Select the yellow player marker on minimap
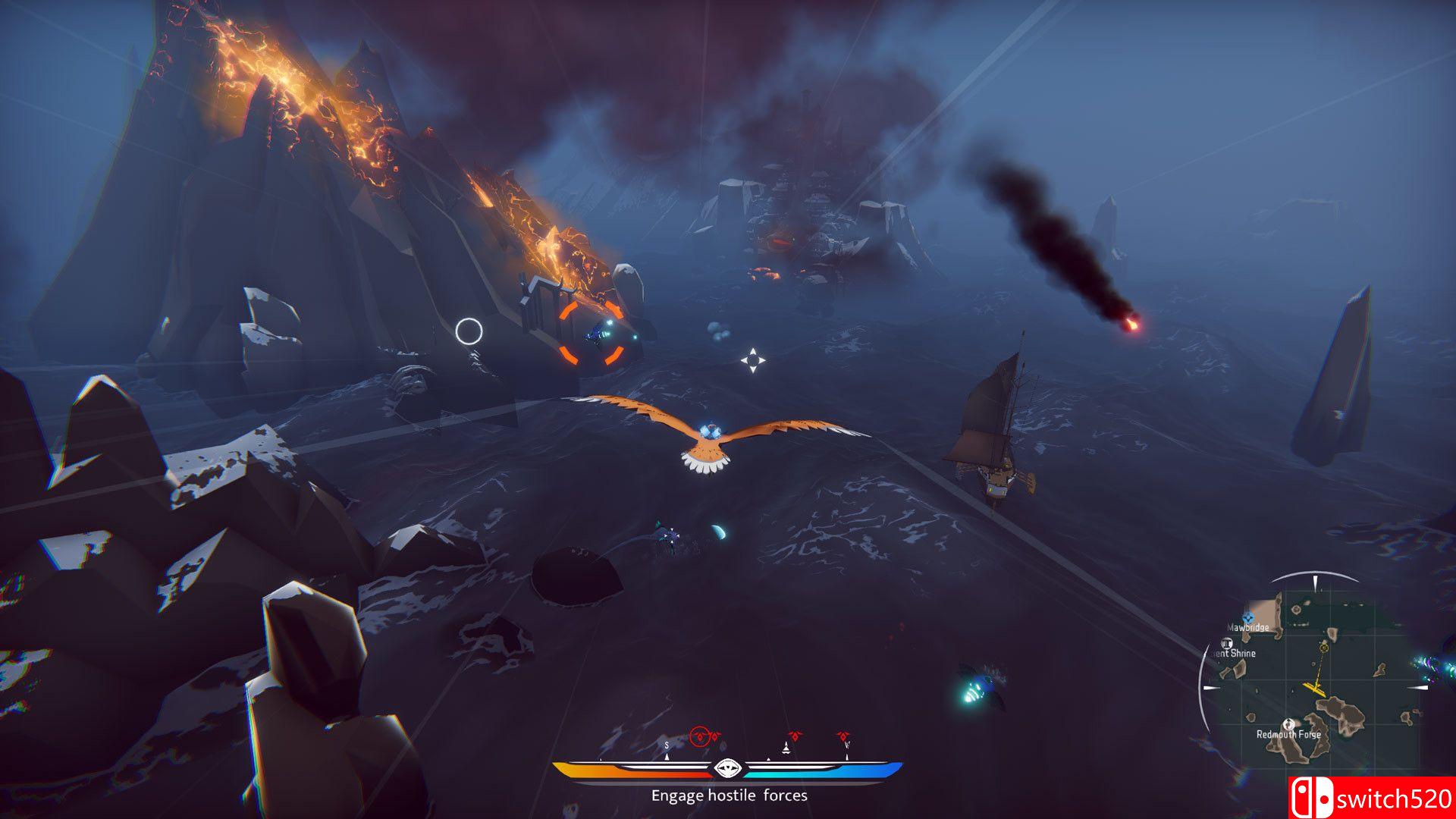The height and width of the screenshot is (819, 1456). [1315, 688]
